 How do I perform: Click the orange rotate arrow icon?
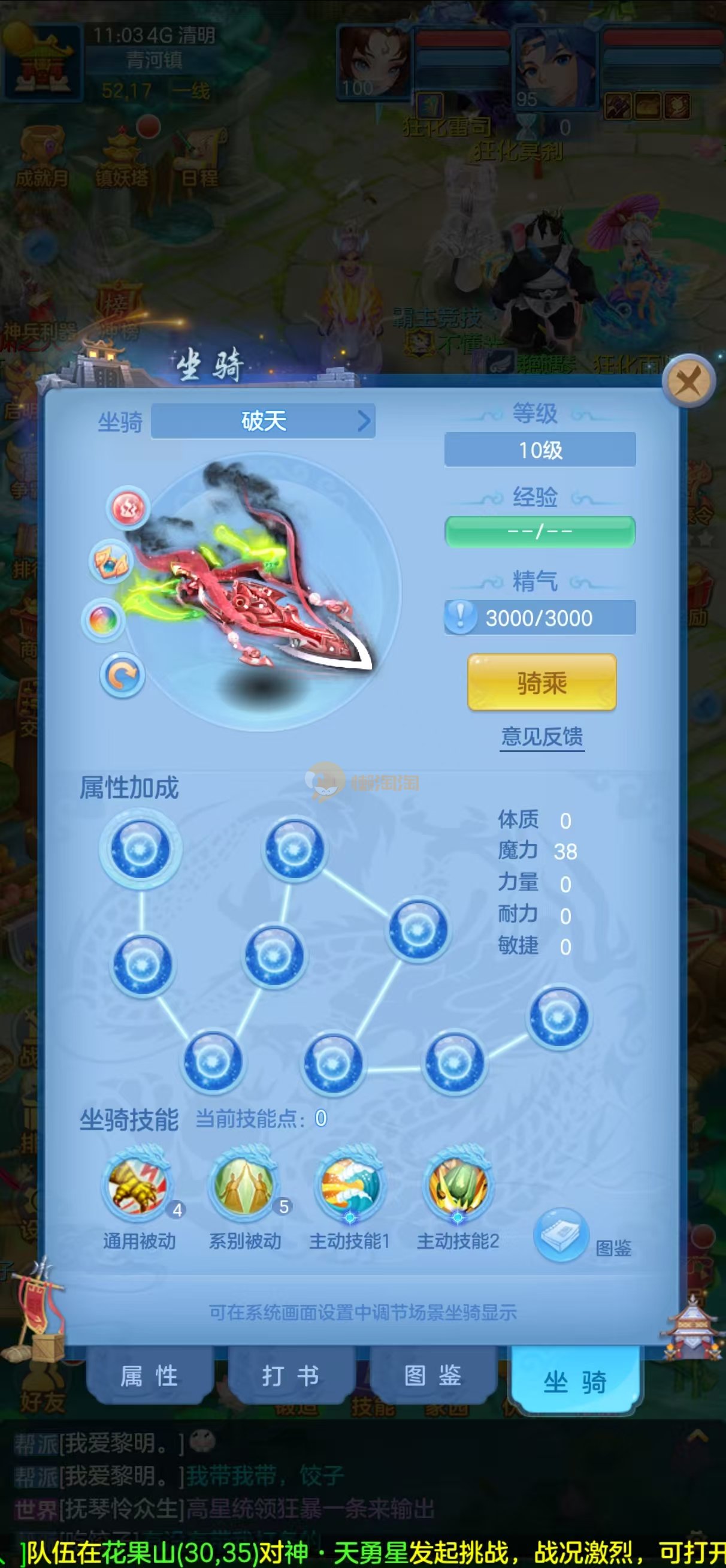click(122, 675)
